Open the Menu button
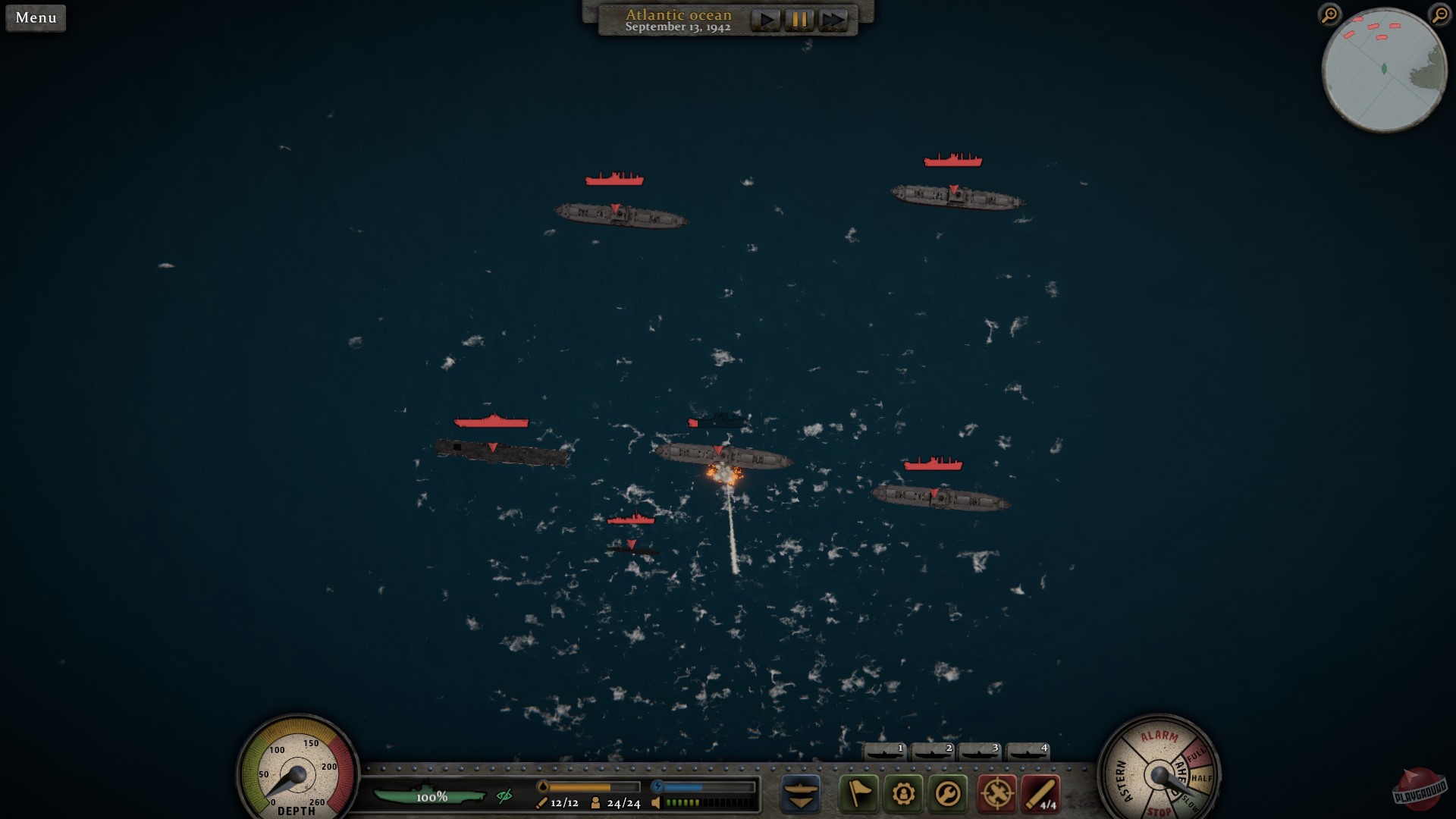 point(35,17)
